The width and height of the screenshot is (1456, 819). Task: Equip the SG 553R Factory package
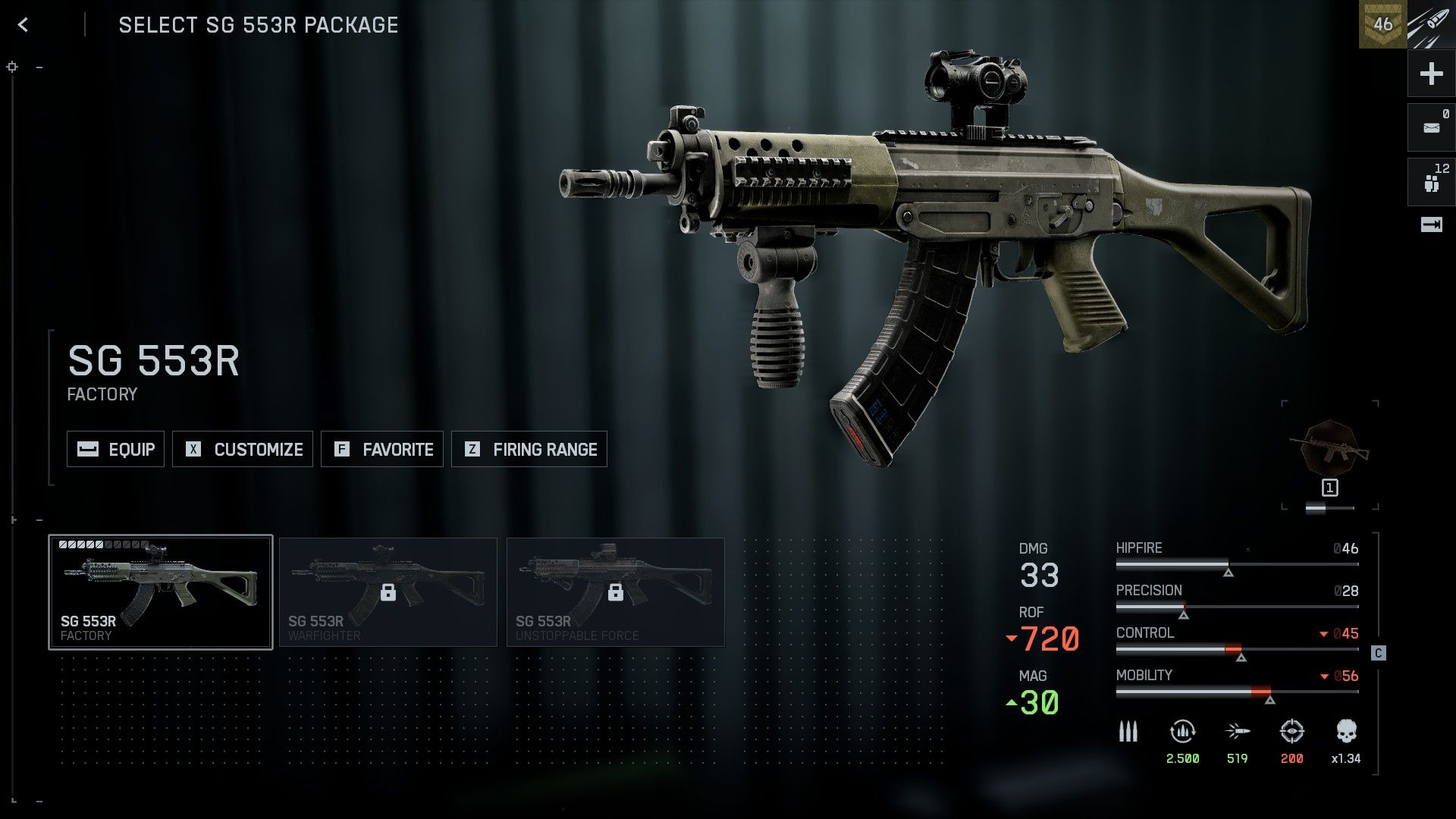click(115, 449)
